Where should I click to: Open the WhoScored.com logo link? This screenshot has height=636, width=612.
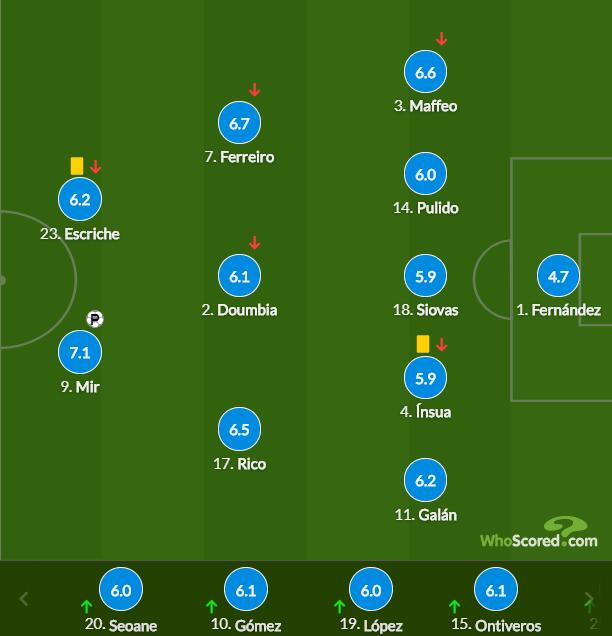(x=539, y=534)
